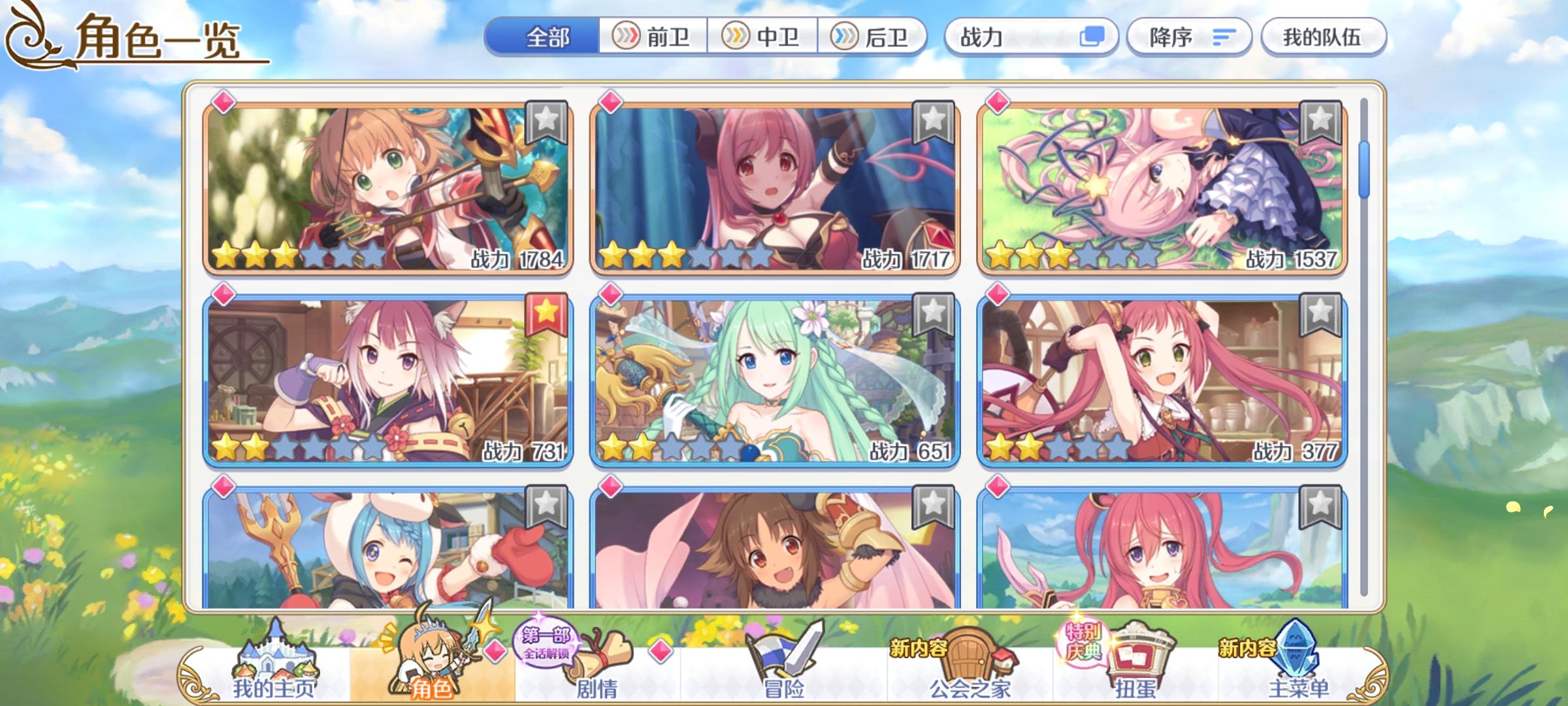The width and height of the screenshot is (1568, 706).
Task: Switch sort order via 降序 control
Action: (1190, 37)
